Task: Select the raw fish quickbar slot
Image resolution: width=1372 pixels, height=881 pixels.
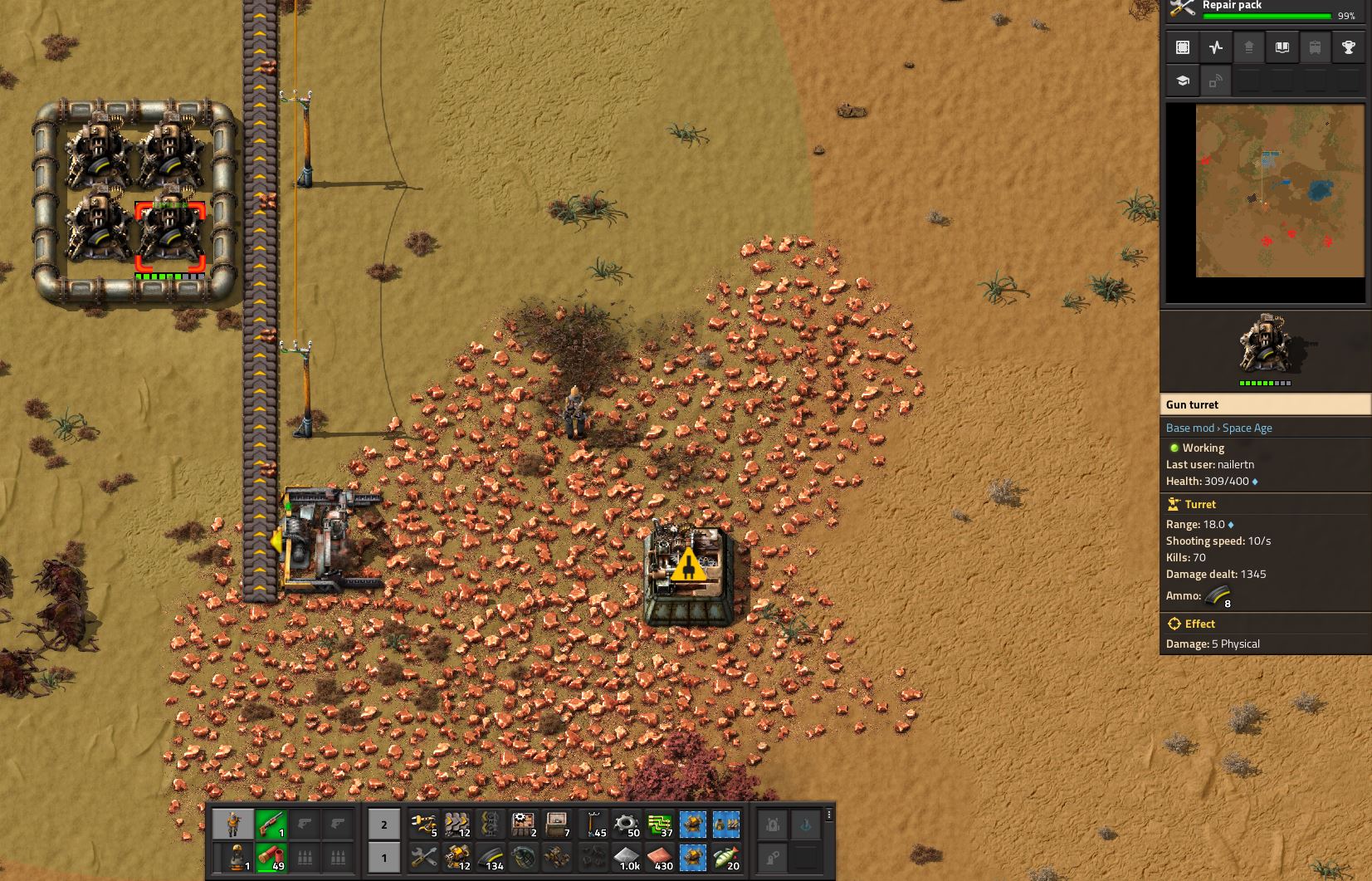Action: pyautogui.click(x=727, y=858)
